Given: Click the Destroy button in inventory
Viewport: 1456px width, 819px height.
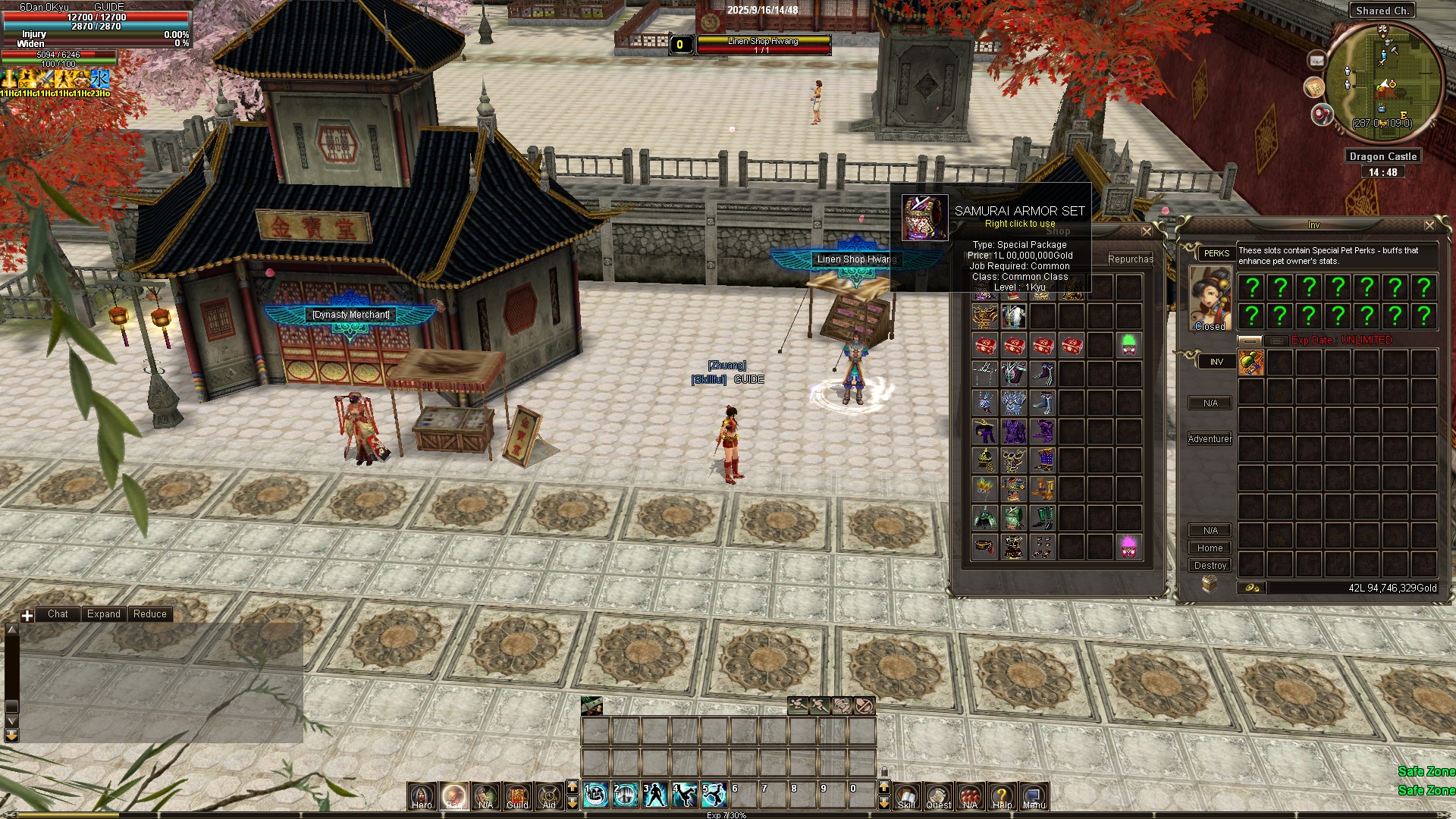Looking at the screenshot, I should [1210, 566].
